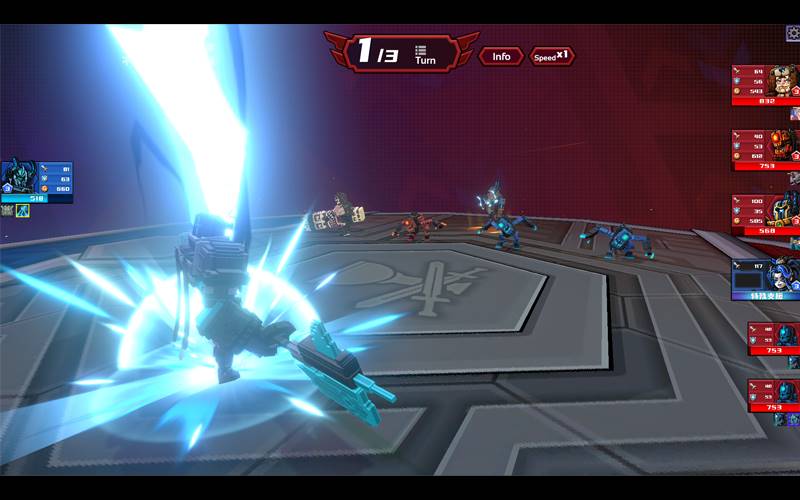Select the enemy card with 568 HP
This screenshot has height=500, width=800.
(x=766, y=214)
